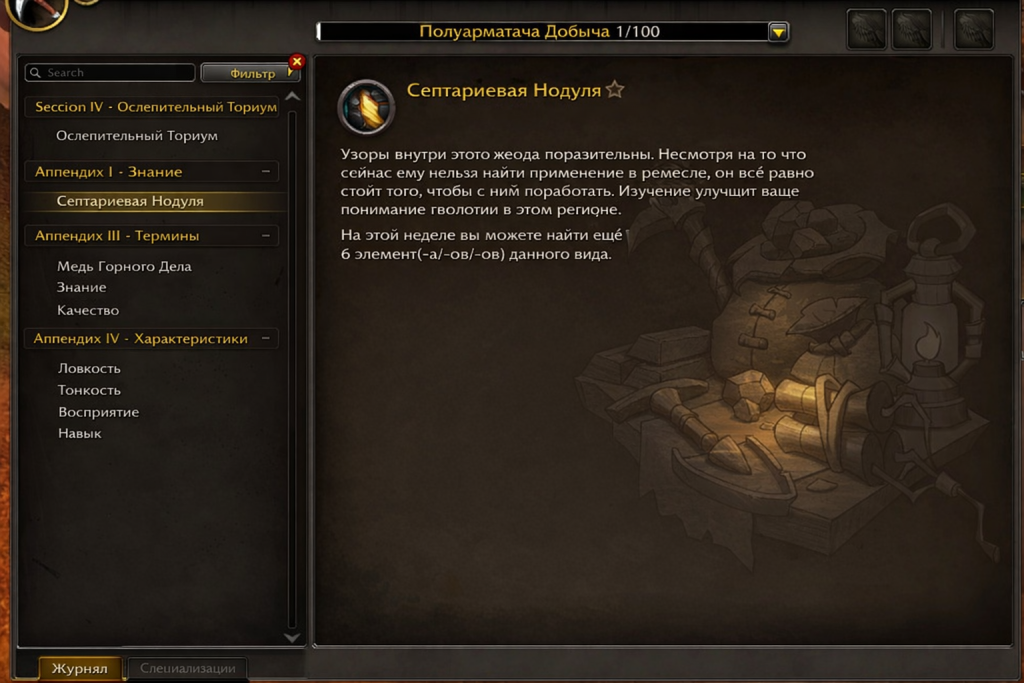Collapse the Аппендикс IV - Характеристики category
The width and height of the screenshot is (1024, 683).
(266, 339)
